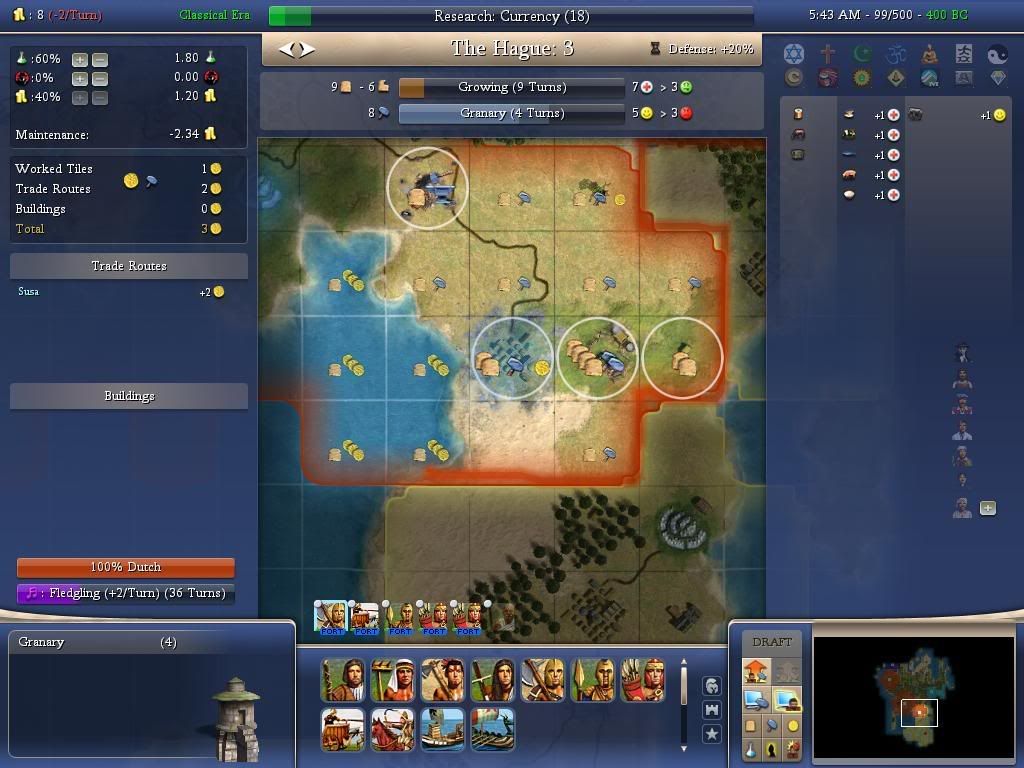Click the castle icon button beside the build list
Screen dimensions: 1024x768
pos(712,710)
